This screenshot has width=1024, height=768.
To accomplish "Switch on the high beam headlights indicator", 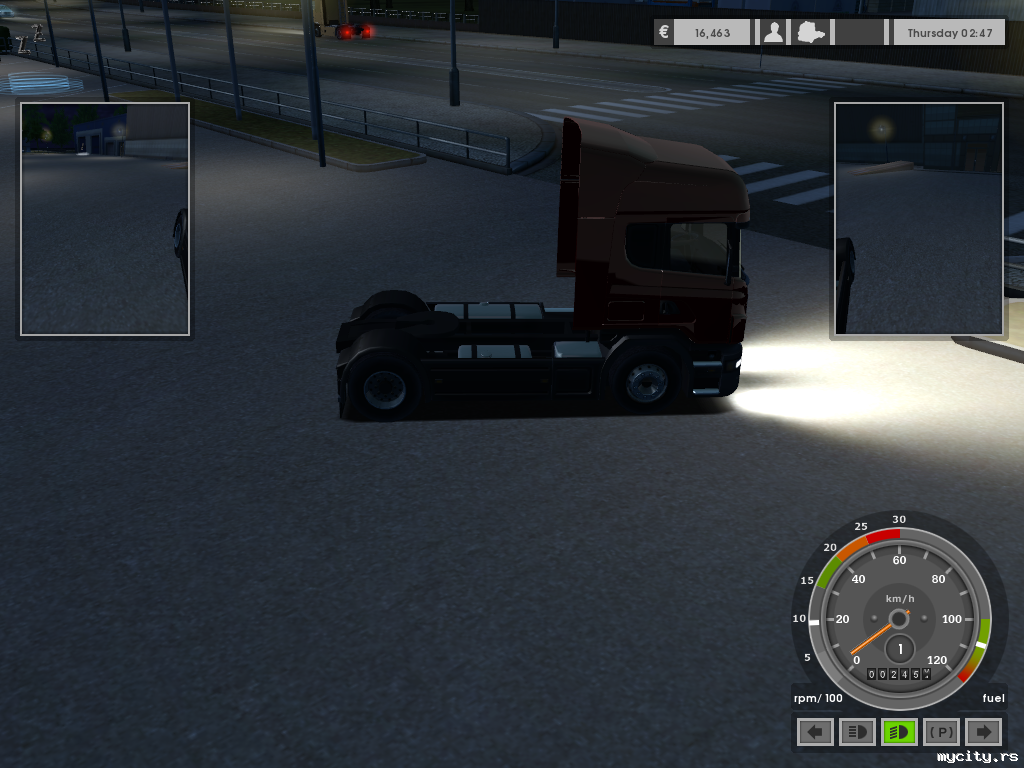I will [857, 732].
